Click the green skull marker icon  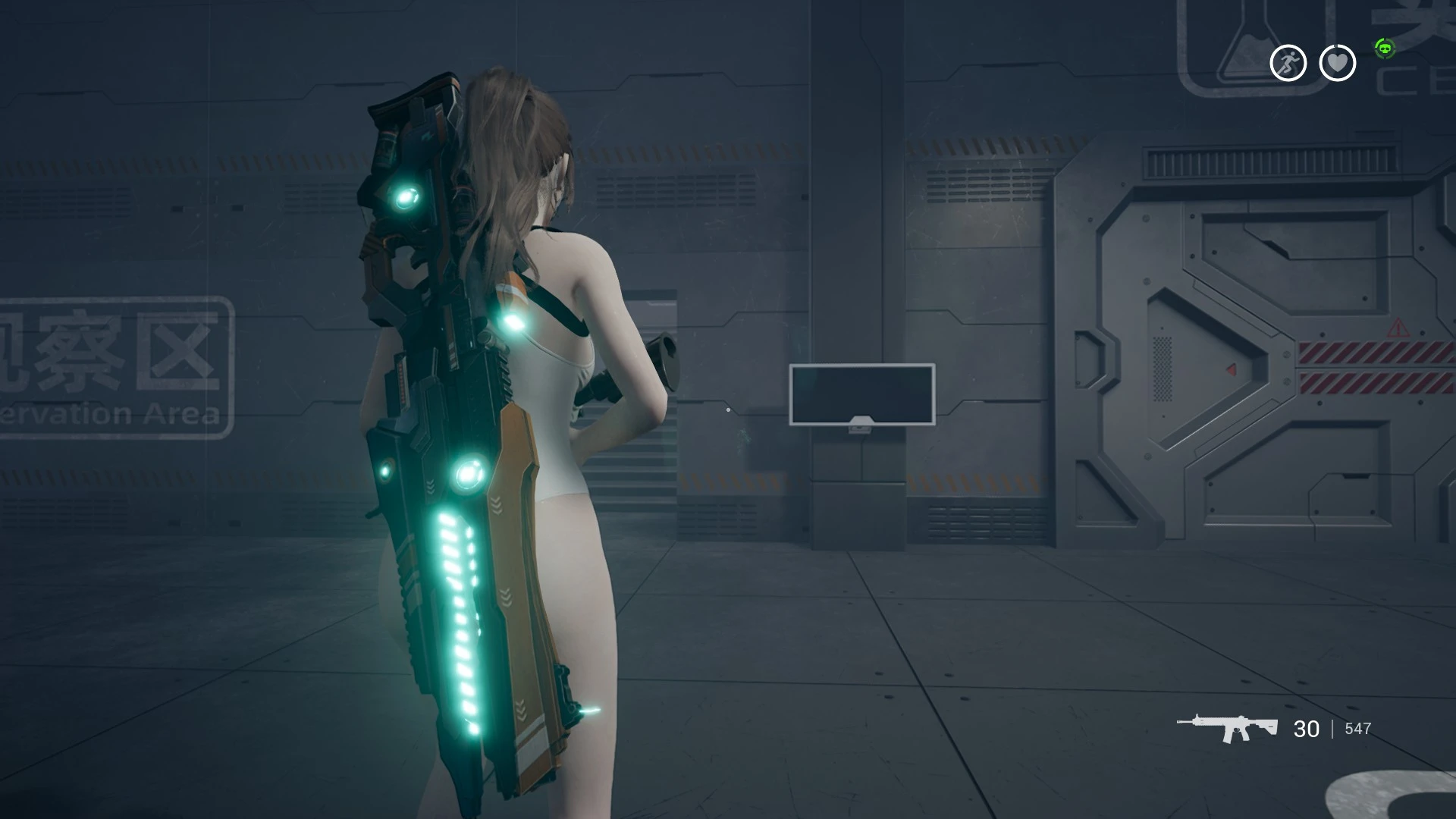click(1385, 49)
